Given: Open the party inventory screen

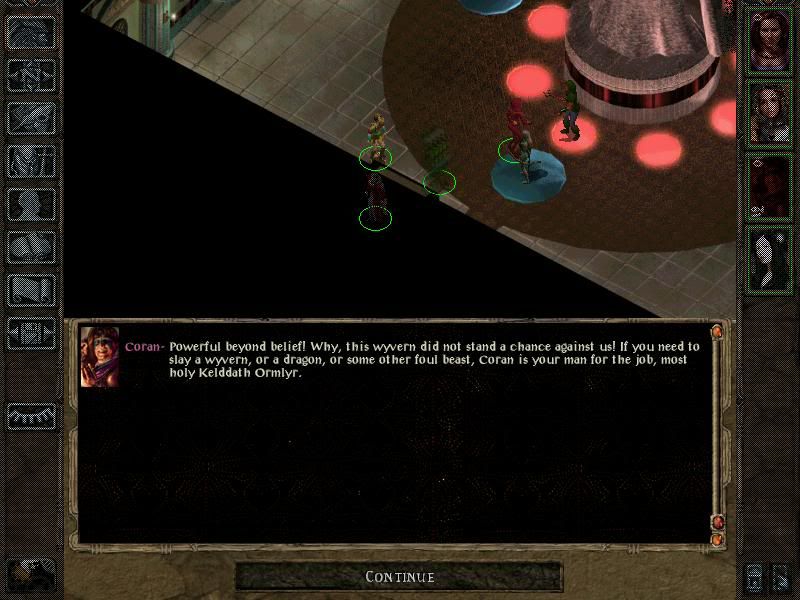Looking at the screenshot, I should pos(31,161).
